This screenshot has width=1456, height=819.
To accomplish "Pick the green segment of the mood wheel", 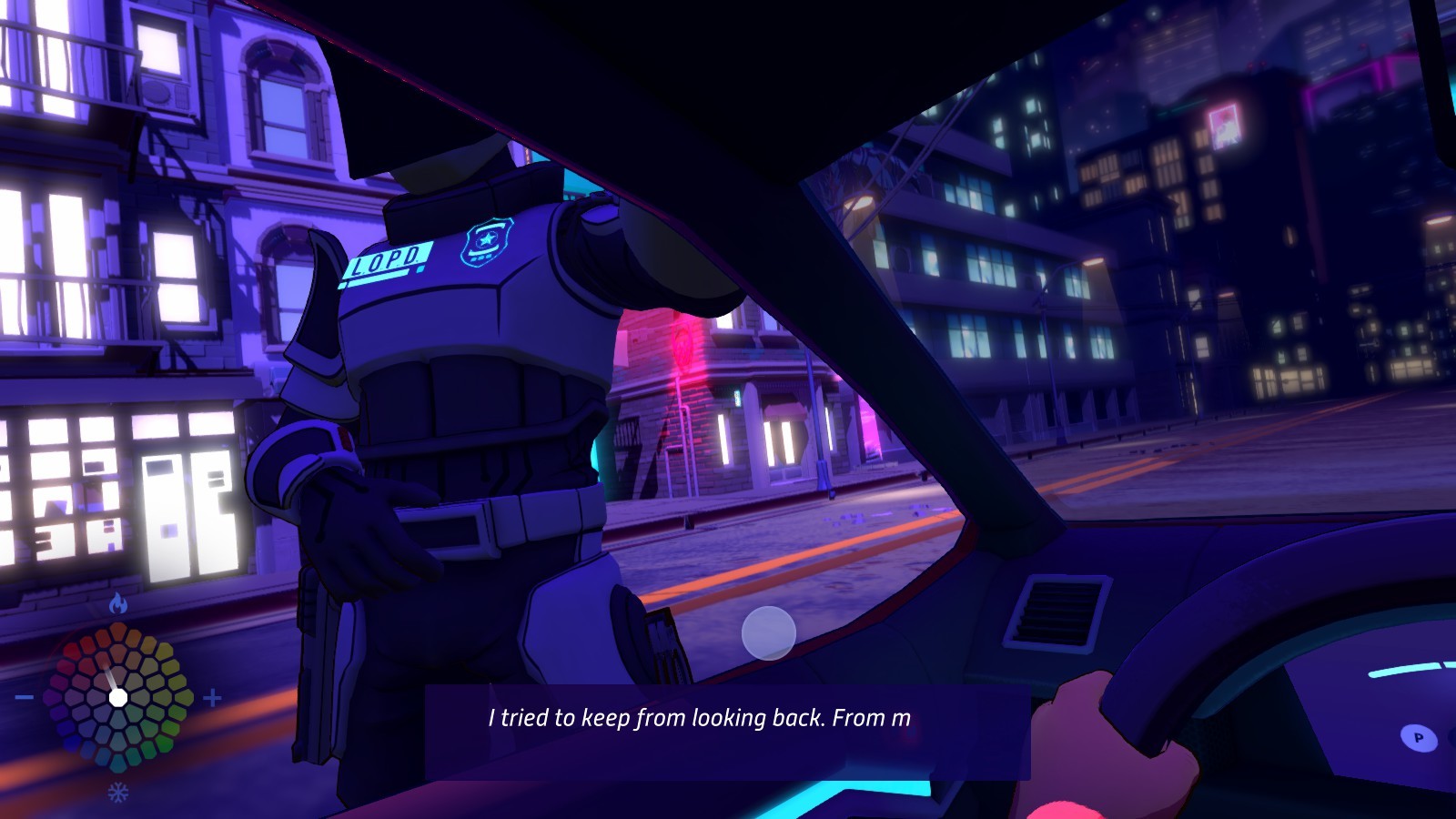I will click(x=166, y=745).
